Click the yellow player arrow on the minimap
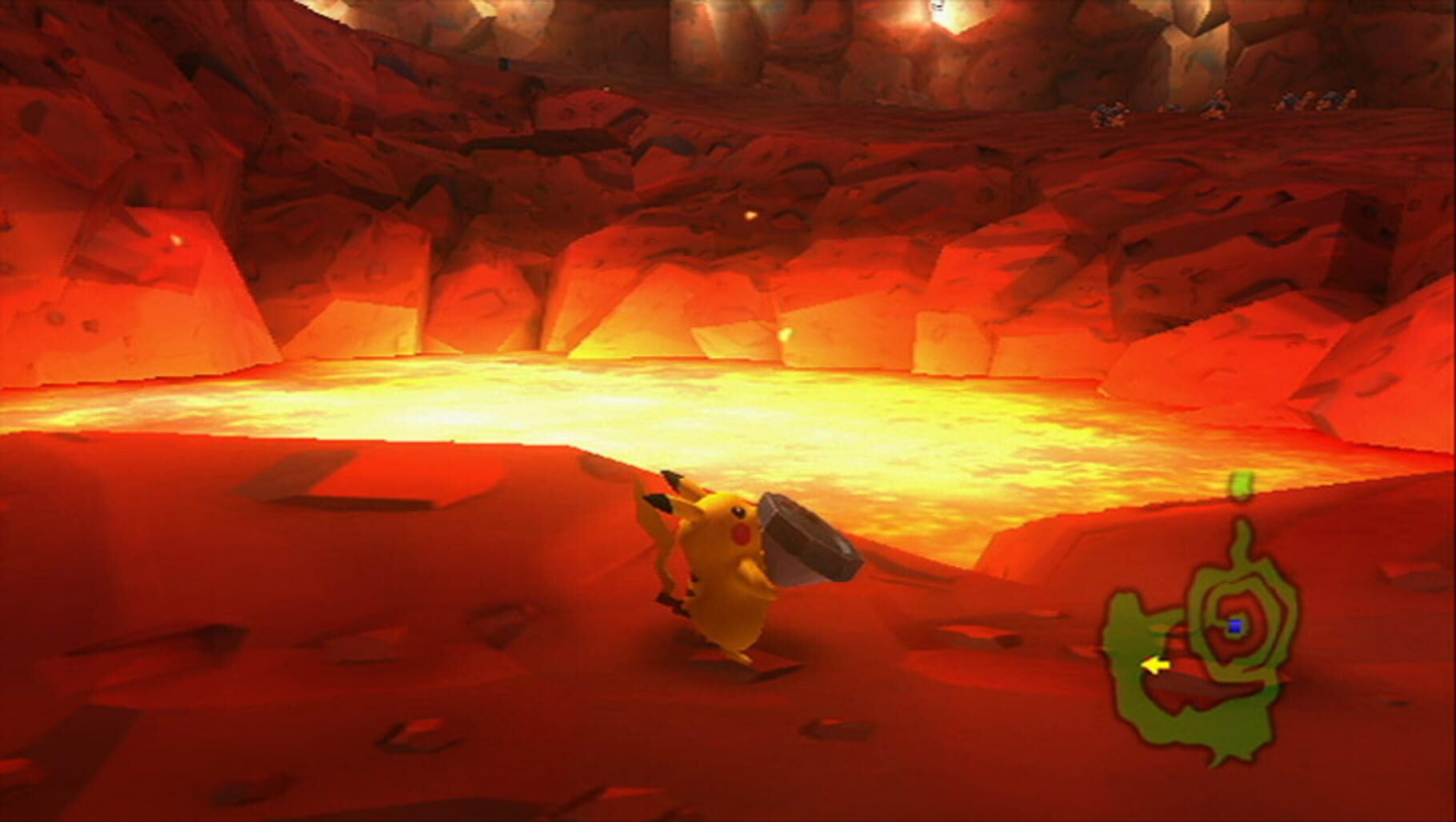Viewport: 1456px width, 822px height. tap(1155, 664)
